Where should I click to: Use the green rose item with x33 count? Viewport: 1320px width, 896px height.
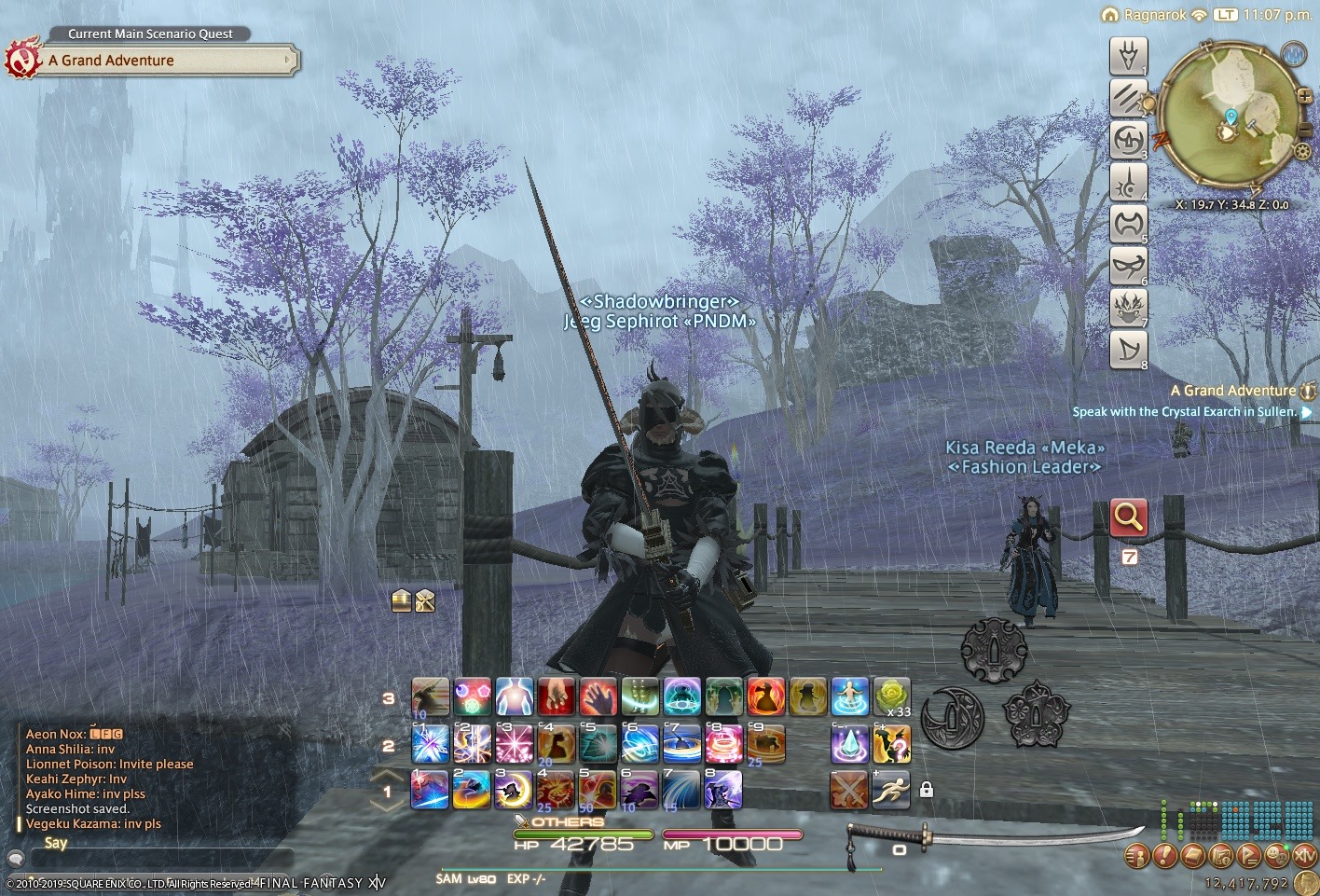pyautogui.click(x=891, y=696)
